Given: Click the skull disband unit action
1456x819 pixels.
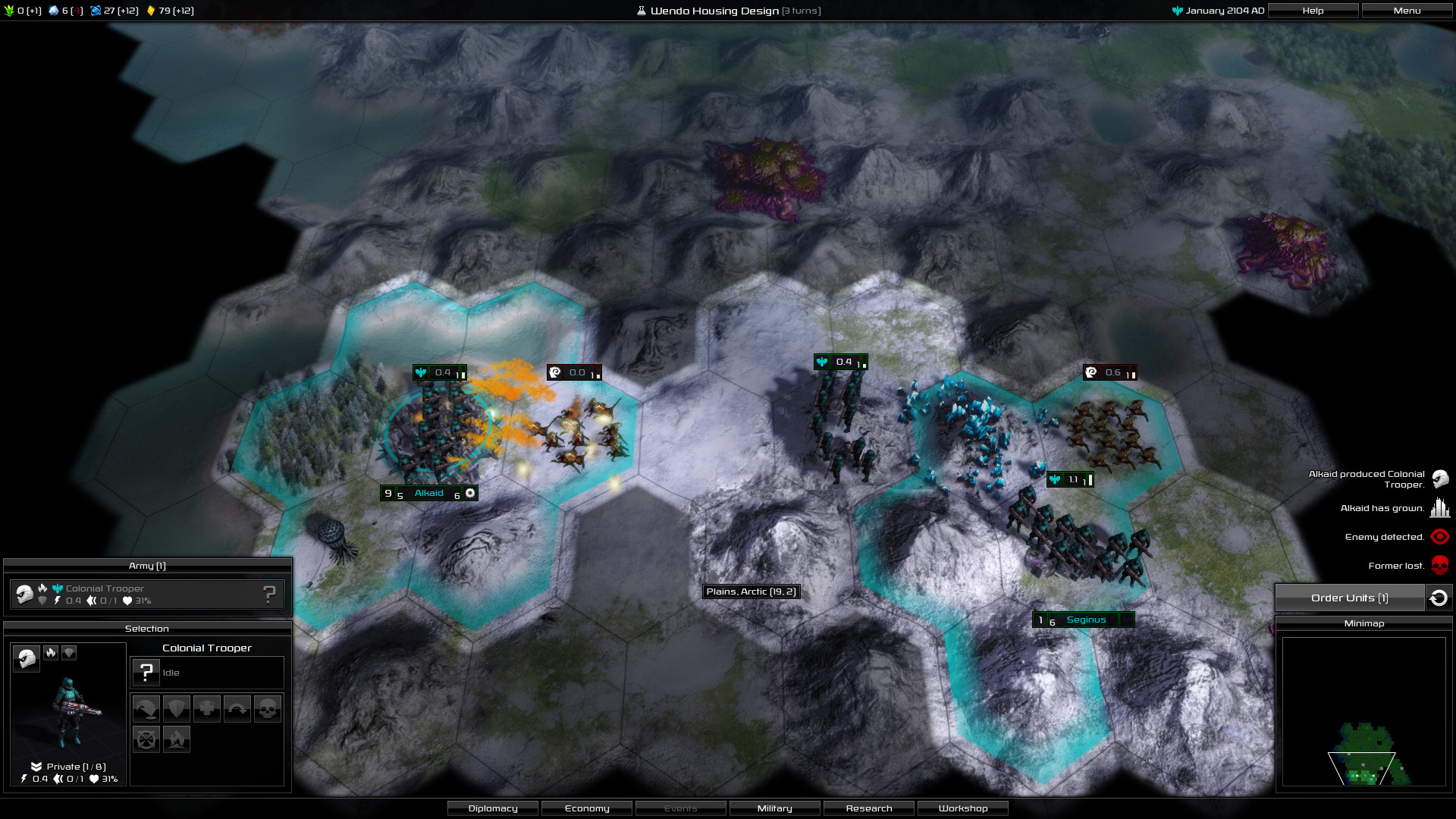Looking at the screenshot, I should (267, 709).
